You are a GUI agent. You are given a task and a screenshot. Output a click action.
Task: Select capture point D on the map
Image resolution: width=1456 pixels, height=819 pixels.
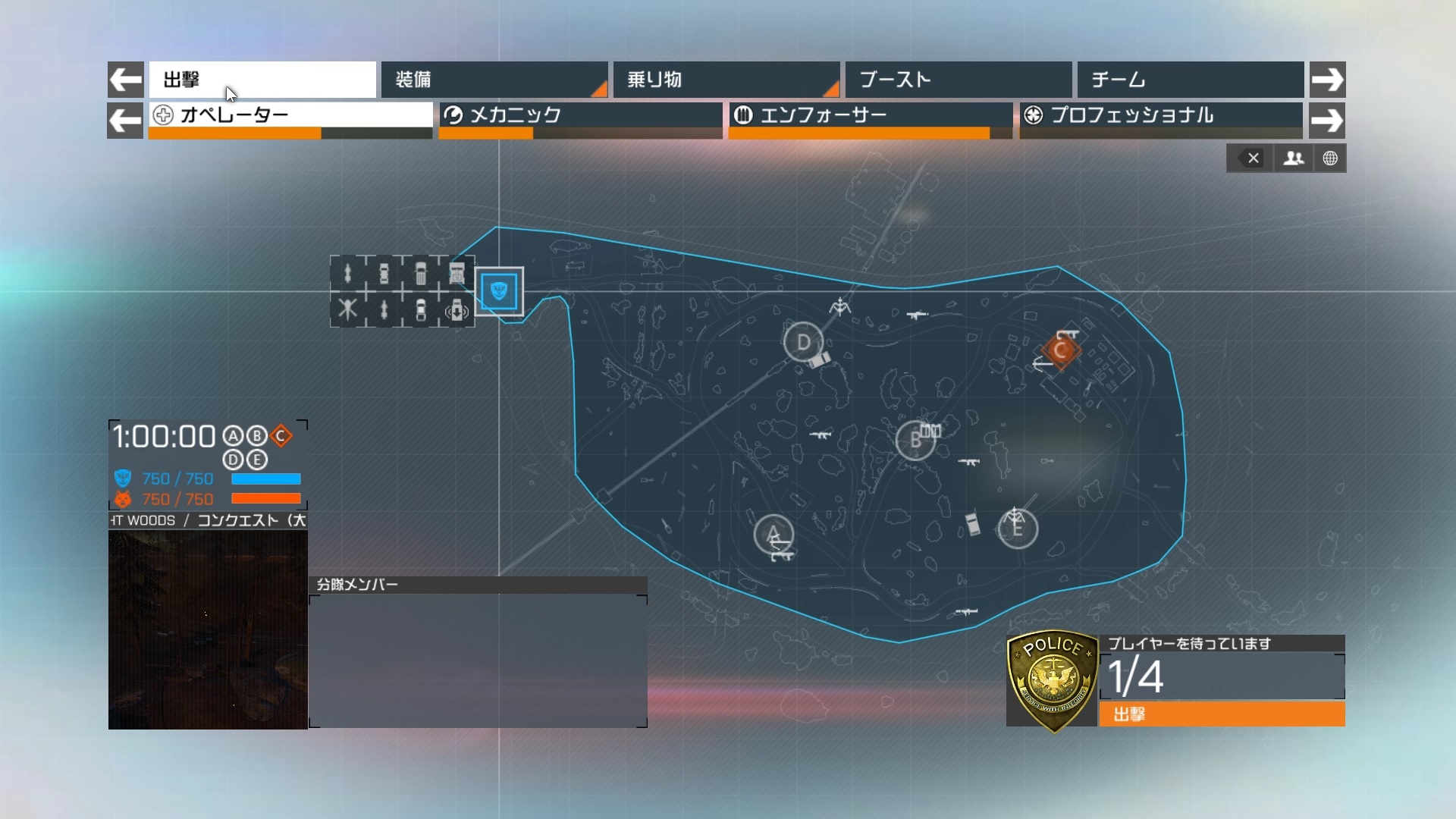tap(803, 343)
